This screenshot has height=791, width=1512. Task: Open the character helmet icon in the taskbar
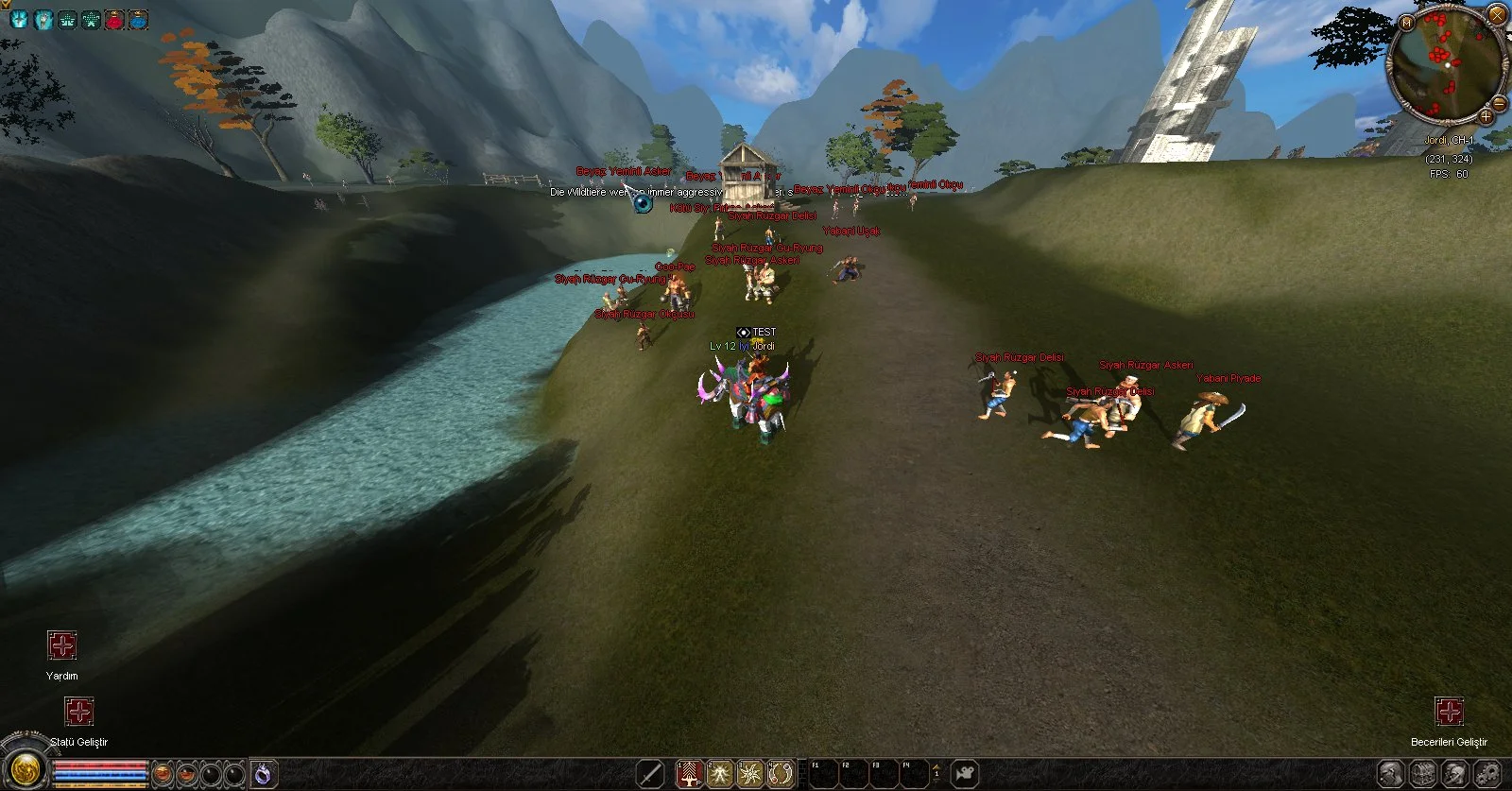tap(1391, 774)
